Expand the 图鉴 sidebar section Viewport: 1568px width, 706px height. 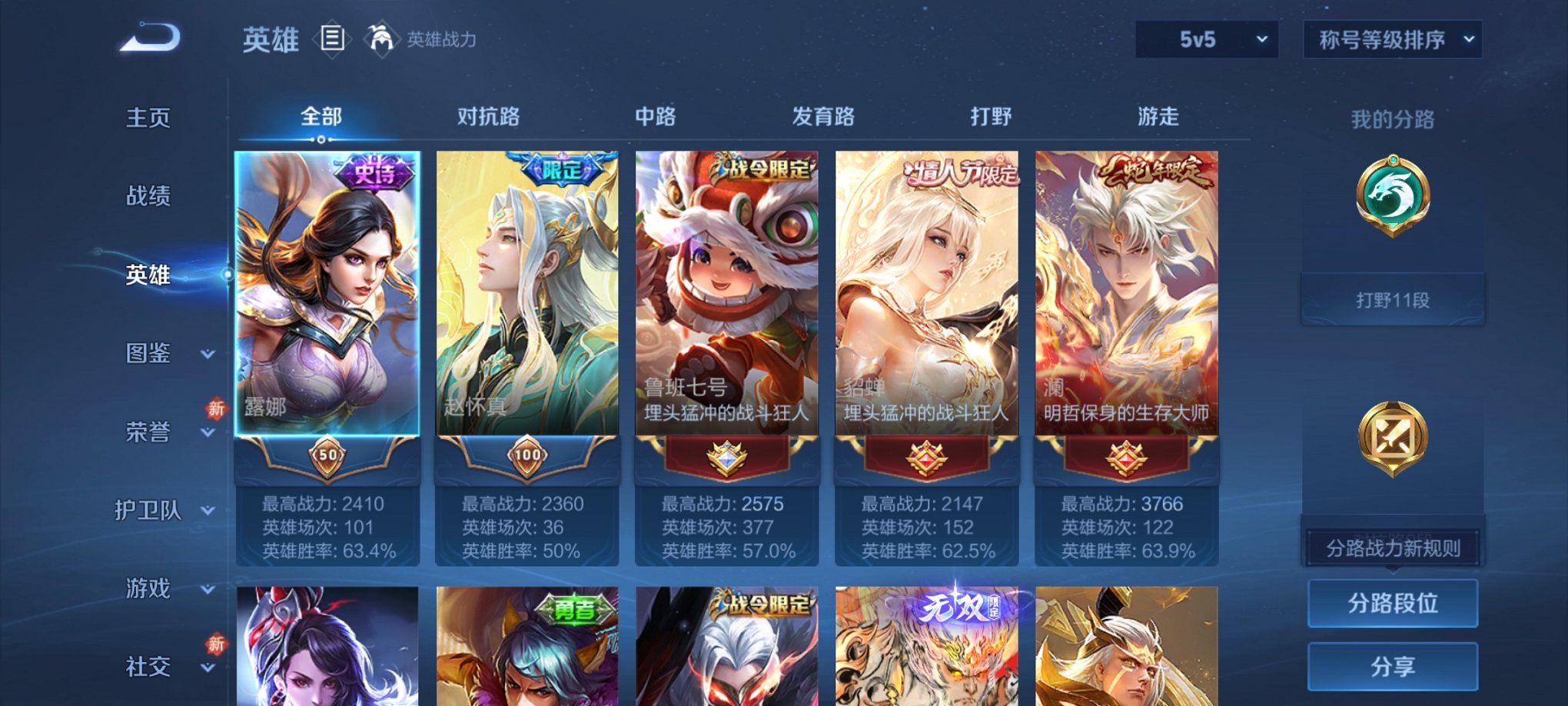coord(154,355)
